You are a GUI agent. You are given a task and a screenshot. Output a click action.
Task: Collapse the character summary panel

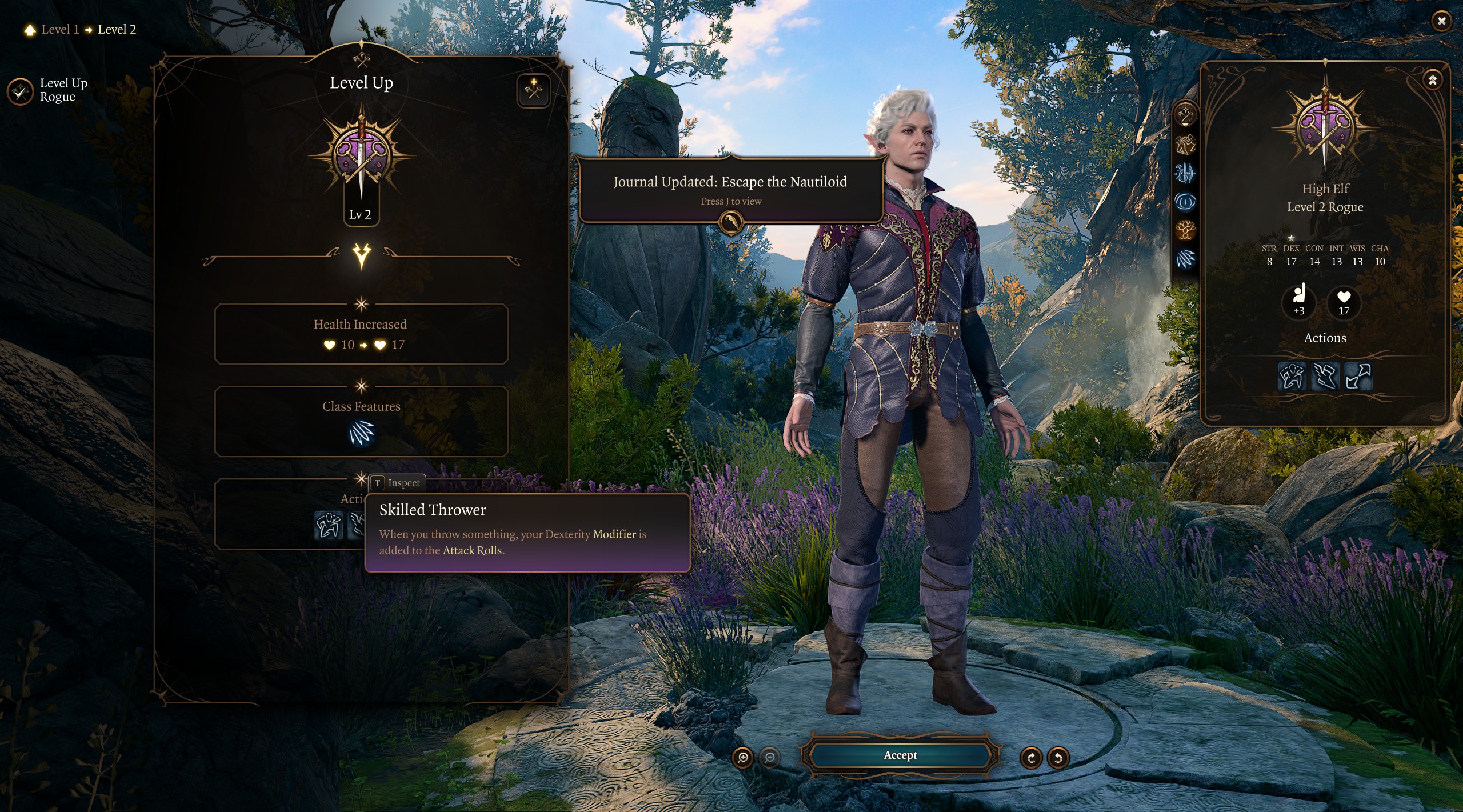click(1432, 80)
